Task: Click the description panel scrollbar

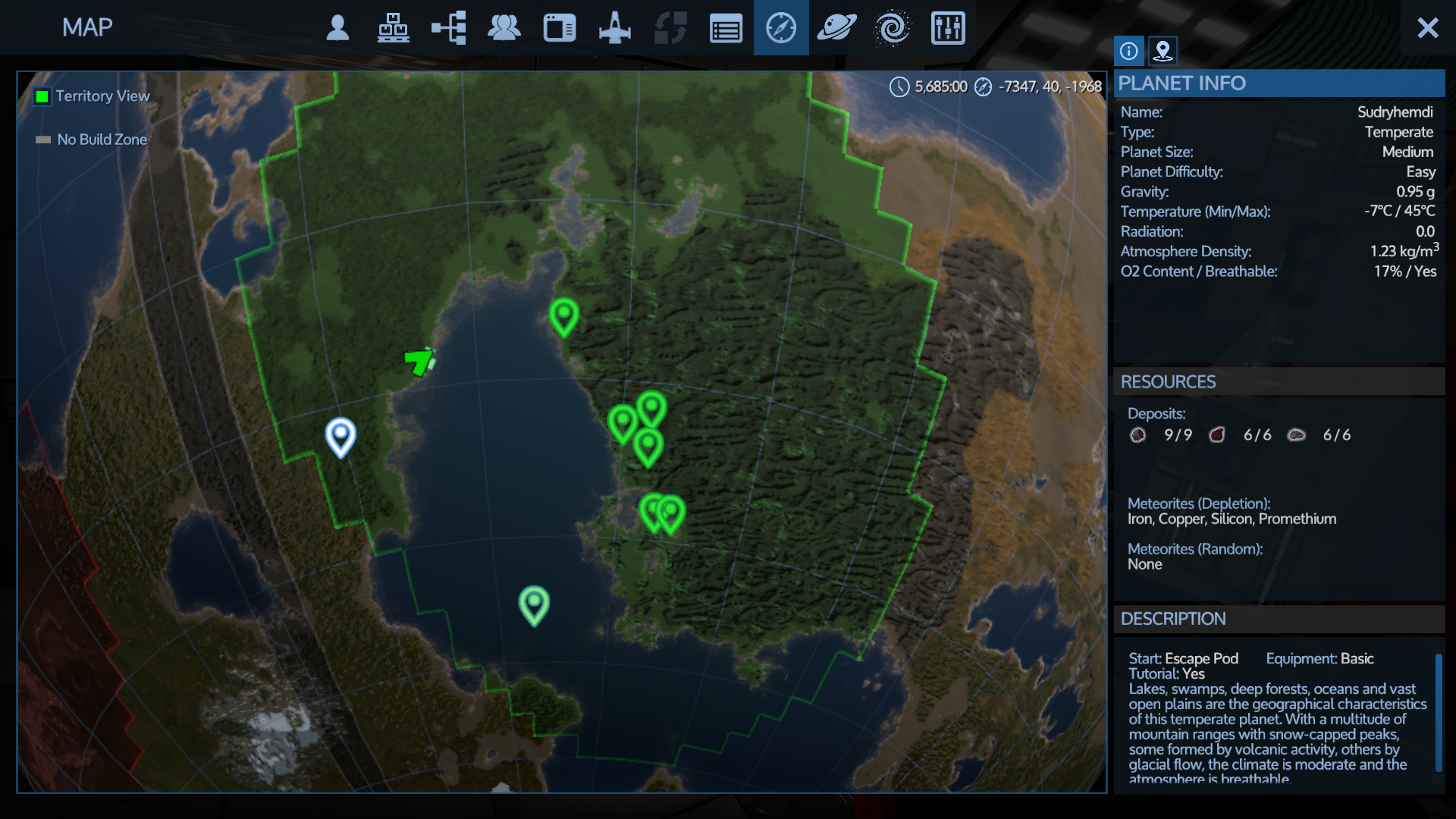Action: 1438,711
